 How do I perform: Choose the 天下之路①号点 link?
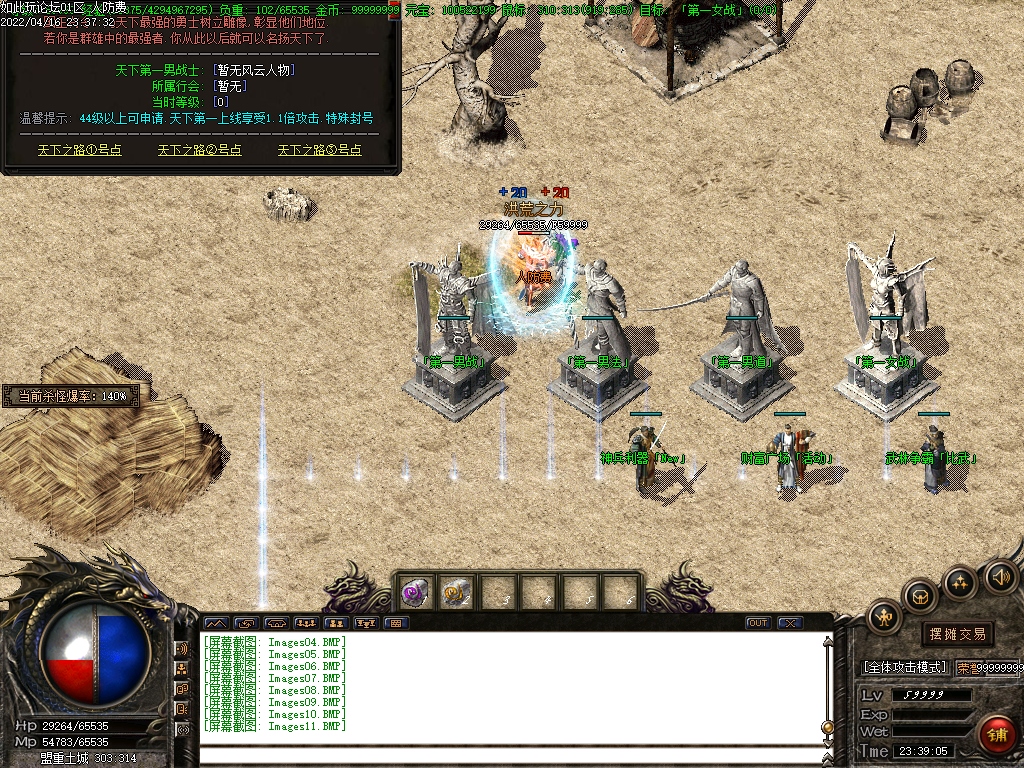click(x=80, y=150)
